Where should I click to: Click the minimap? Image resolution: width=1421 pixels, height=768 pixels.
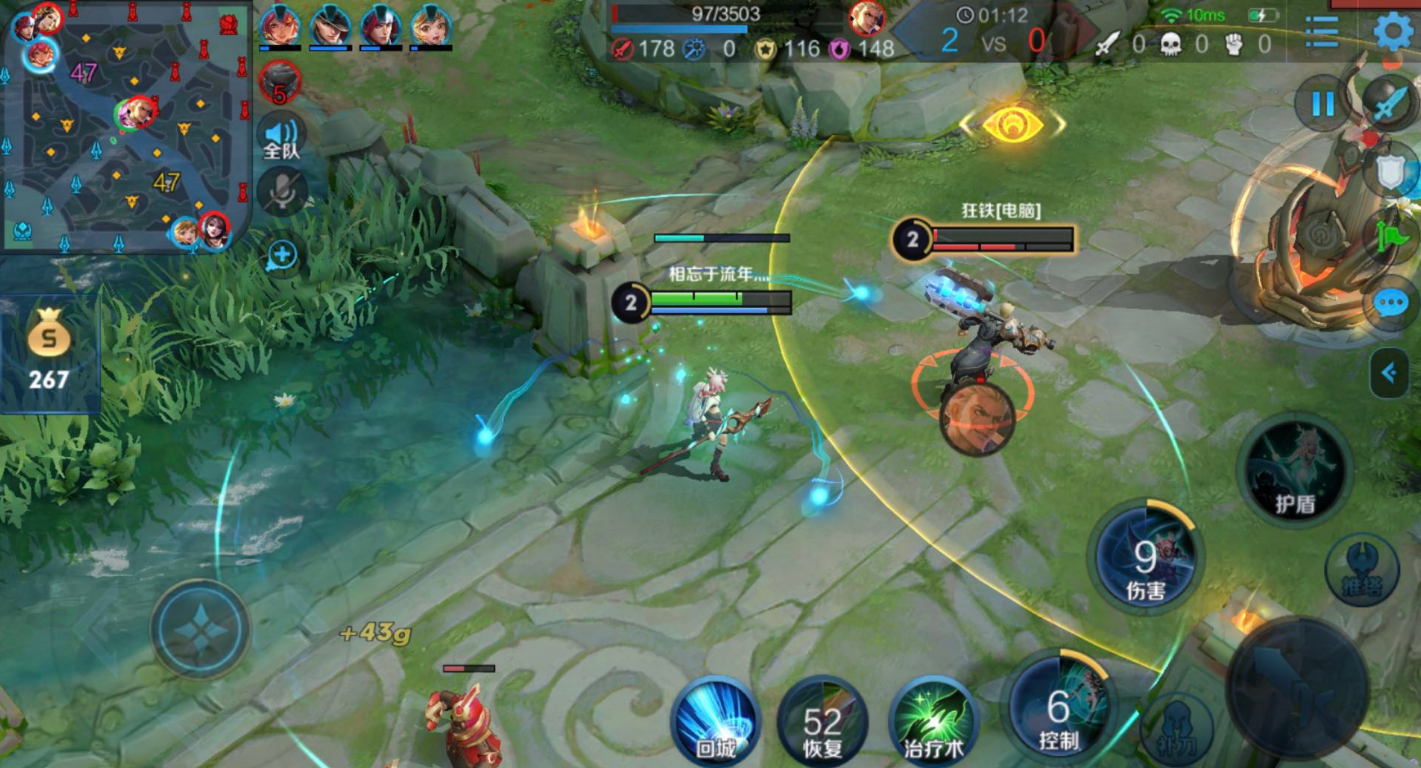[x=125, y=127]
